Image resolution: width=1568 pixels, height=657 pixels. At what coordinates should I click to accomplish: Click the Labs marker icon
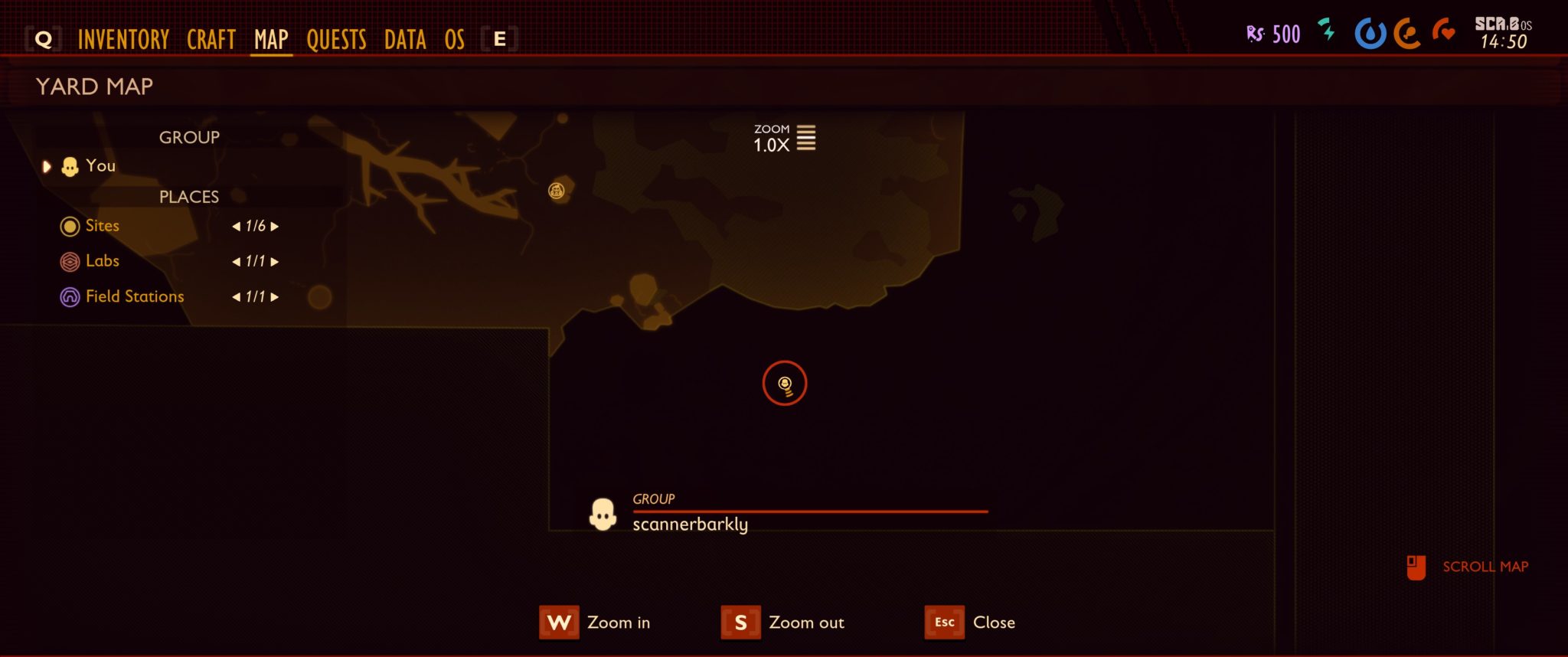point(70,261)
